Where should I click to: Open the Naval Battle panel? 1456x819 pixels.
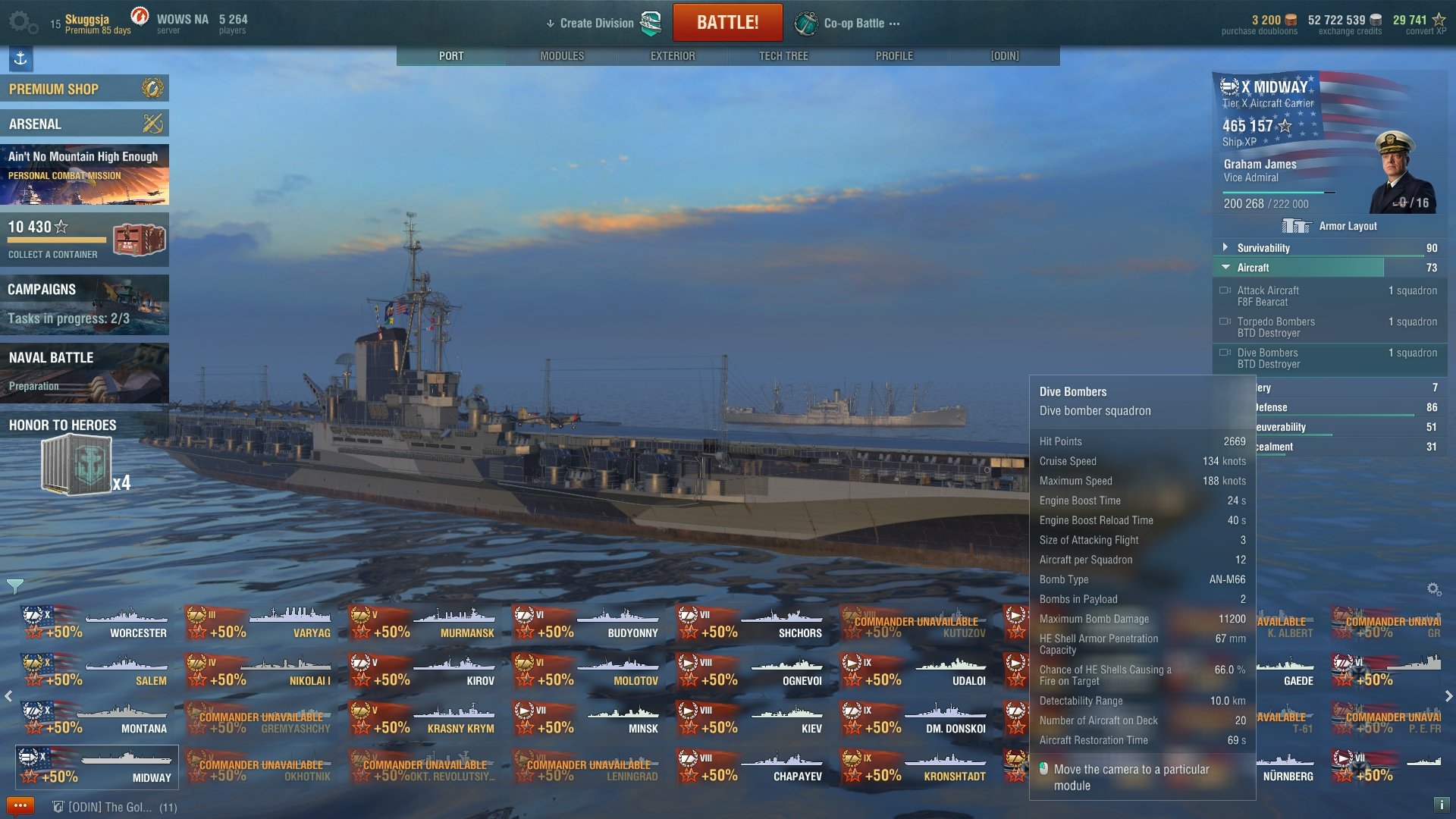coord(84,372)
